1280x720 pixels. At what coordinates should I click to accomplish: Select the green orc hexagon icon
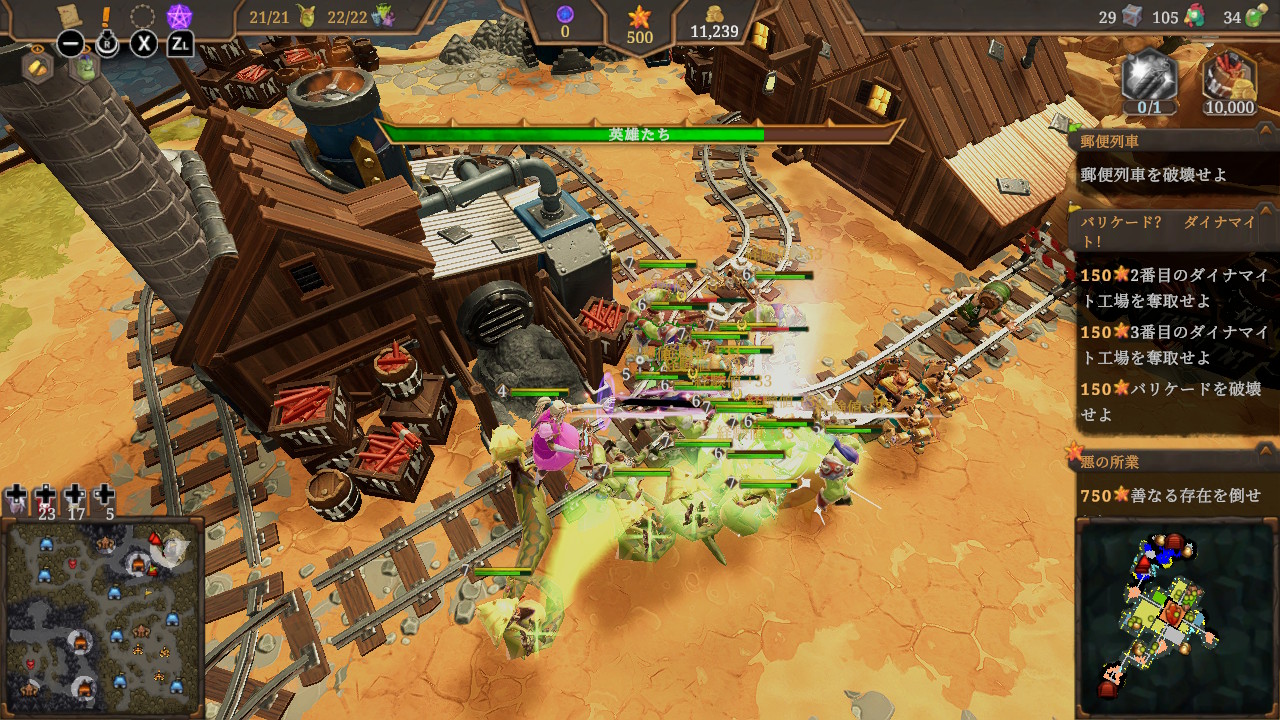coord(87,68)
